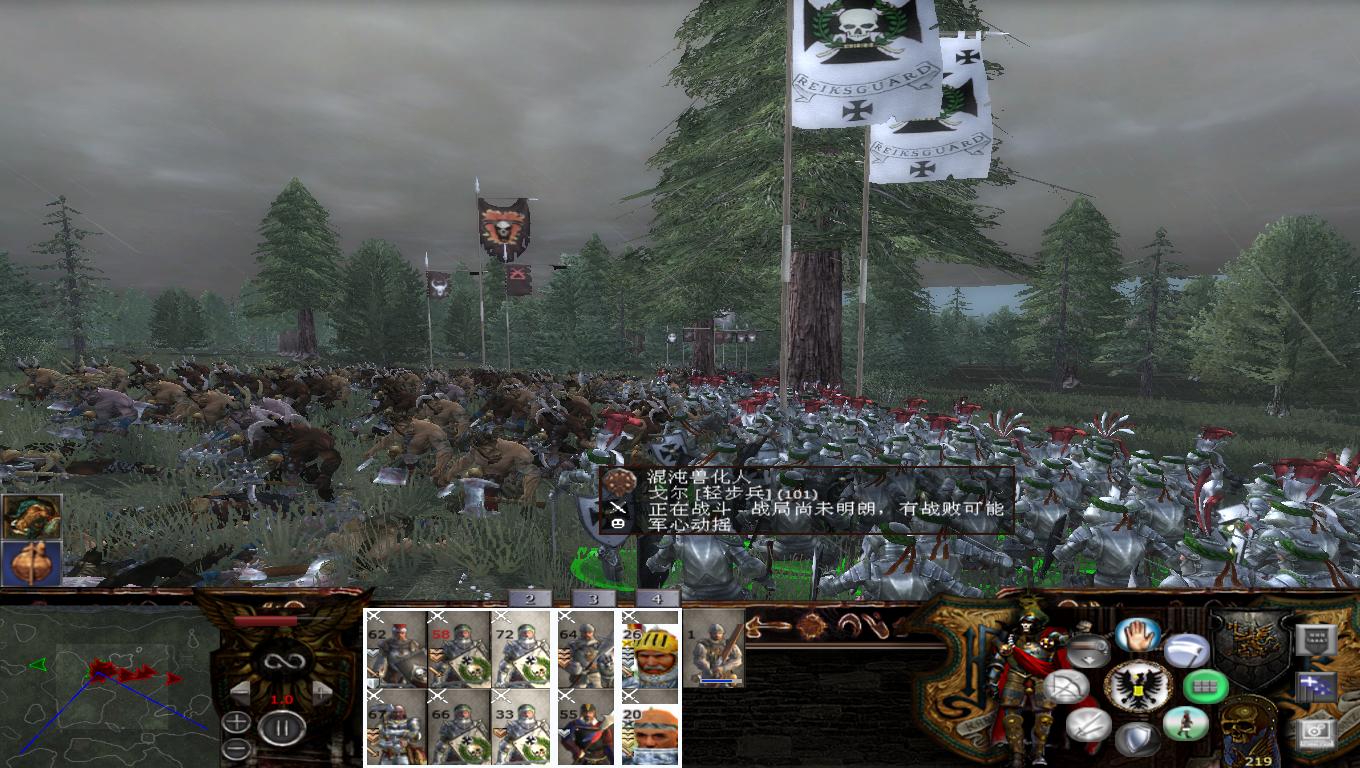Select the yellow-helmeted general unit card with 26 men
Viewport: 1360px width, 768px height.
point(652,655)
